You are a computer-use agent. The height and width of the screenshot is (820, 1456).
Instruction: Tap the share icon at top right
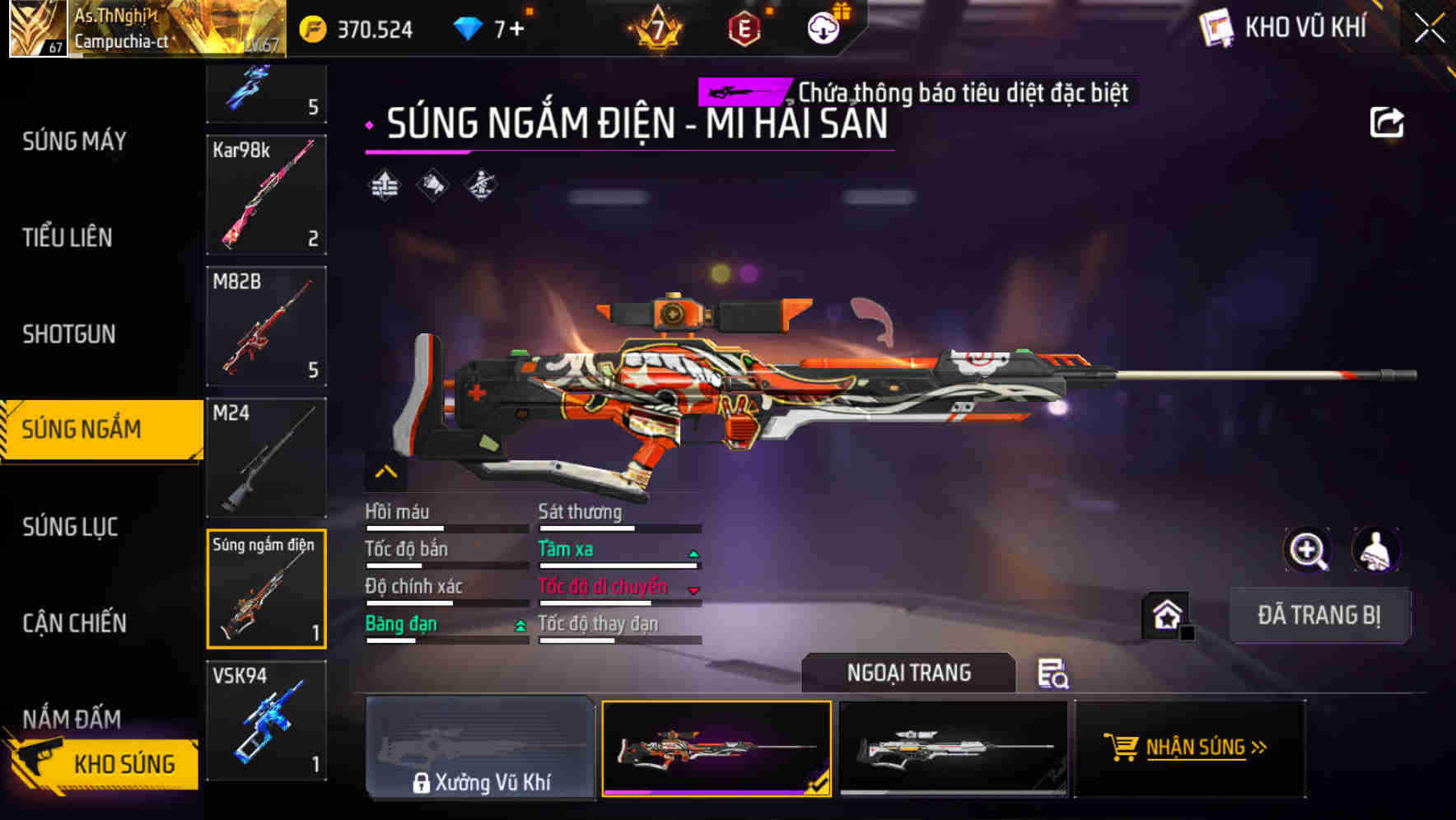click(x=1388, y=121)
